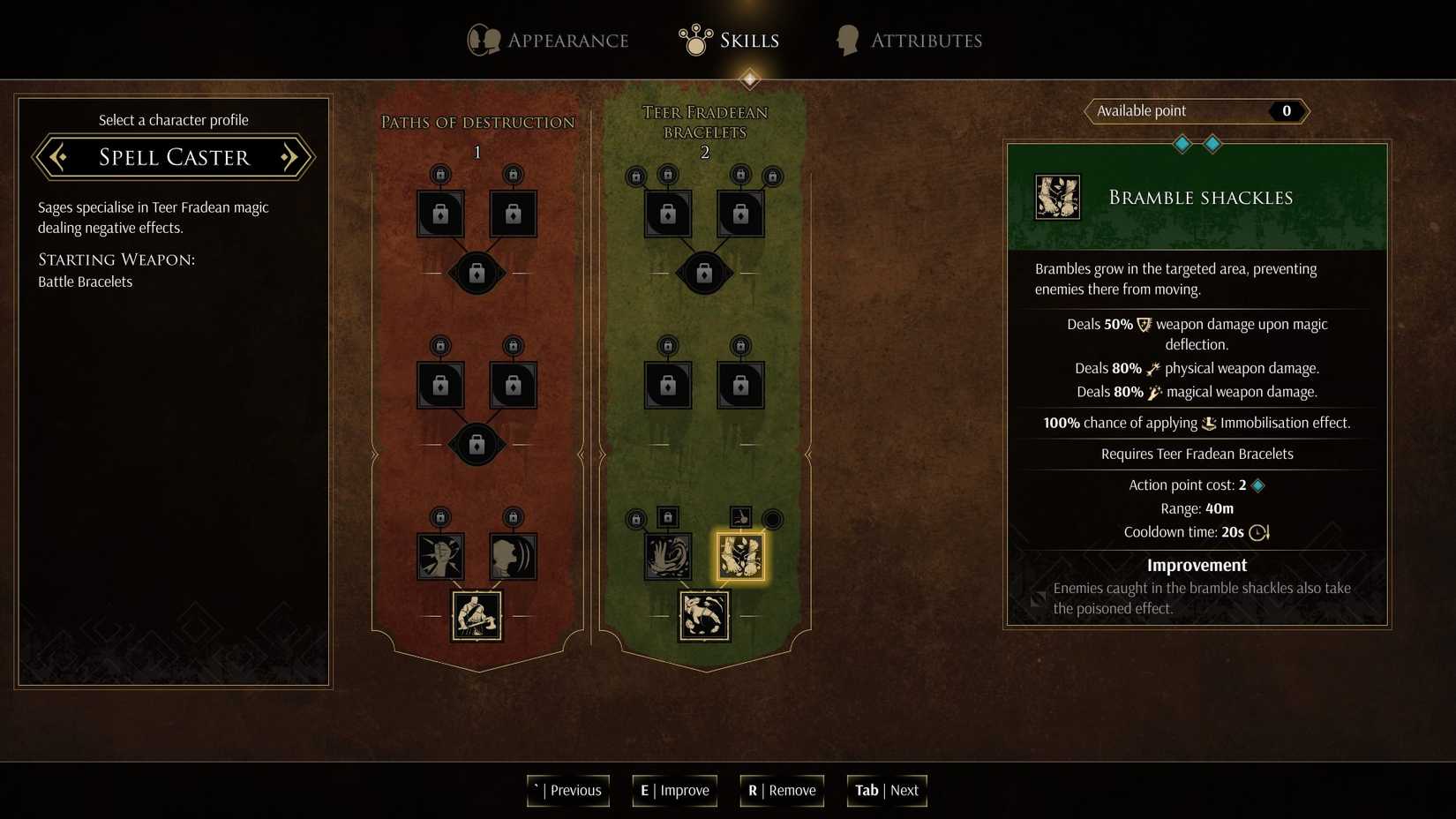This screenshot has width=1456, height=819.
Task: Select the shouting face skill in Paths of Destruction
Action: (513, 556)
